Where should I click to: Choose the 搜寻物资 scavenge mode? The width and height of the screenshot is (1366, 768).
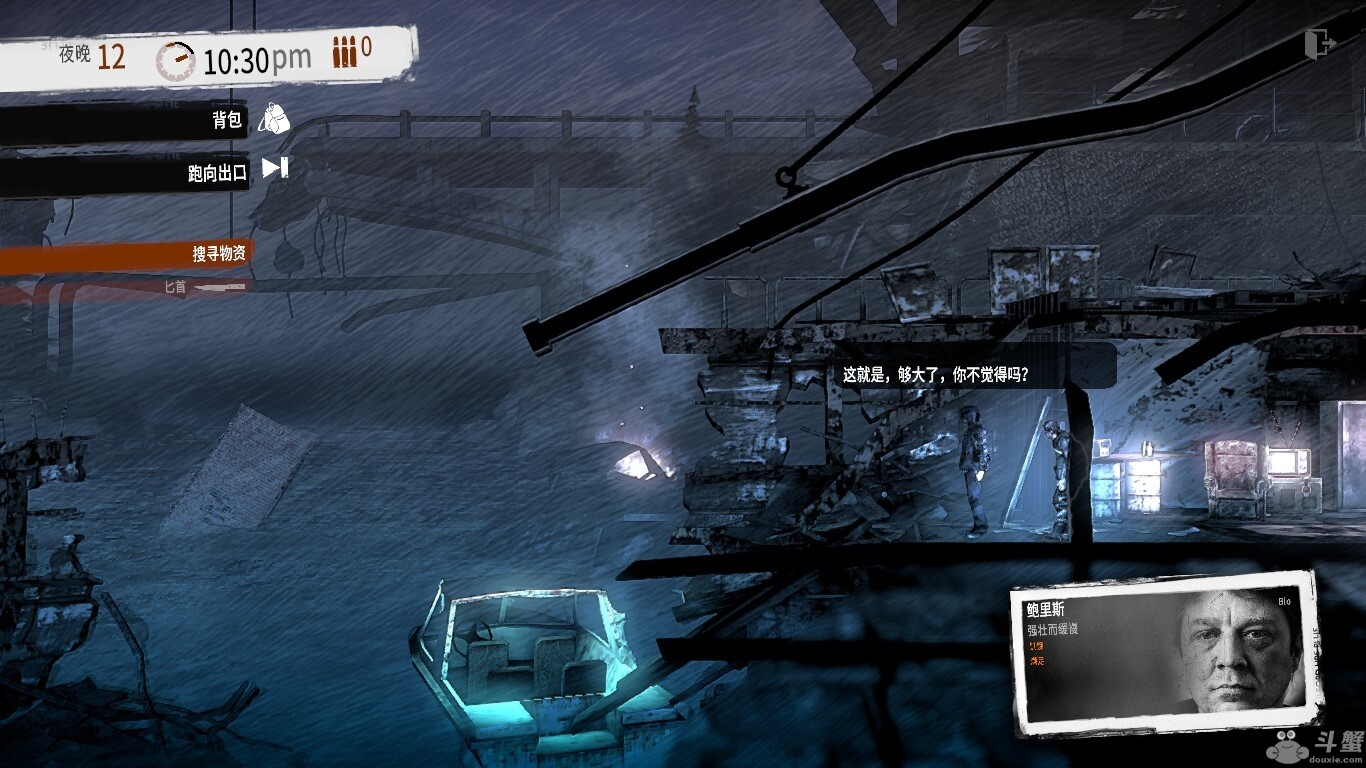[x=218, y=255]
